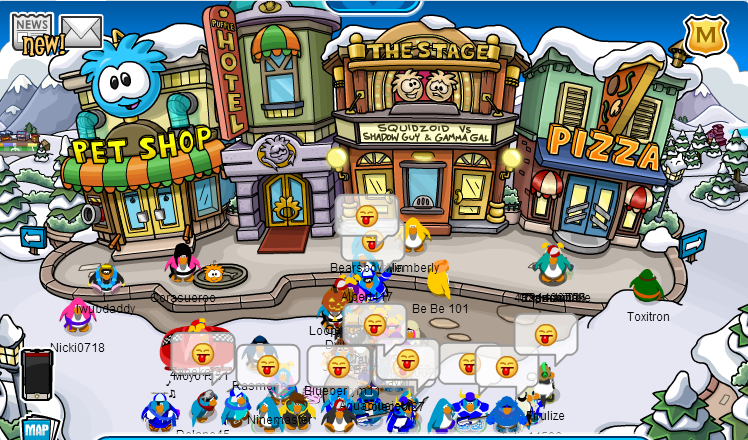This screenshot has width=748, height=440.
Task: Check mail via the envelope icon
Action: pos(81,32)
